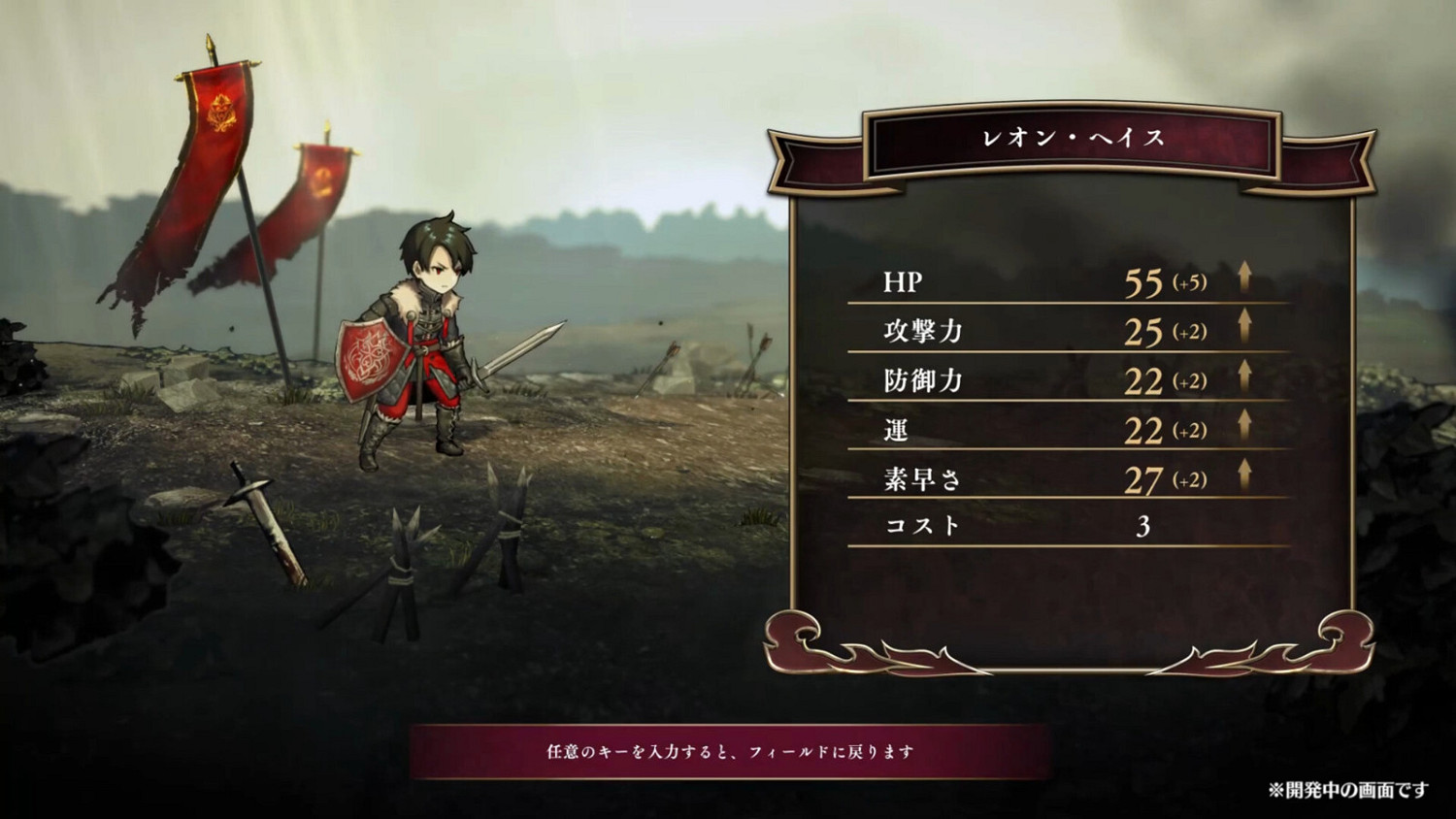Click the crest on the tall red banner flag
This screenshot has height=819, width=1456.
coord(221,110)
